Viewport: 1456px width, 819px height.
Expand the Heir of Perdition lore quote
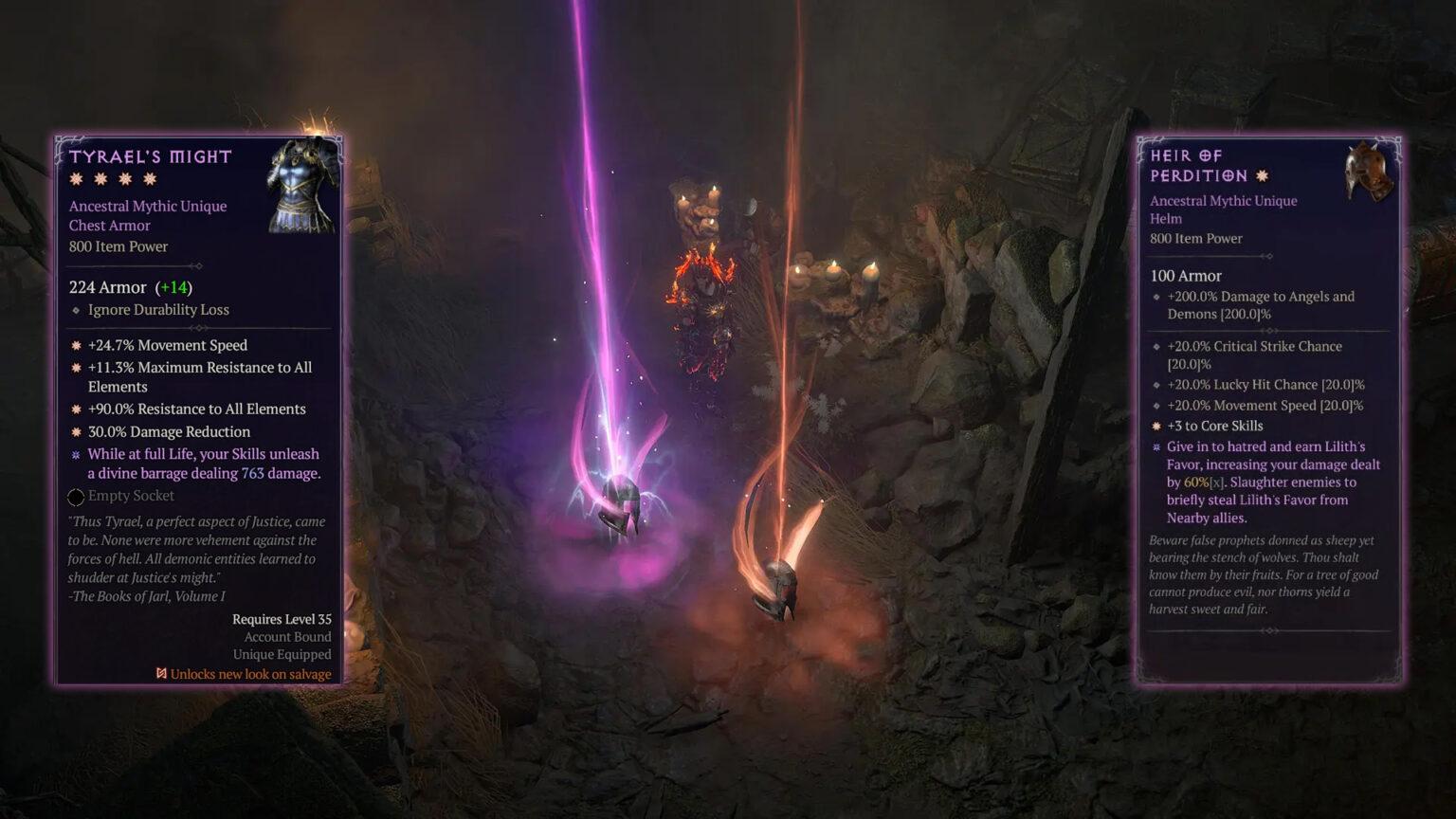point(1261,575)
